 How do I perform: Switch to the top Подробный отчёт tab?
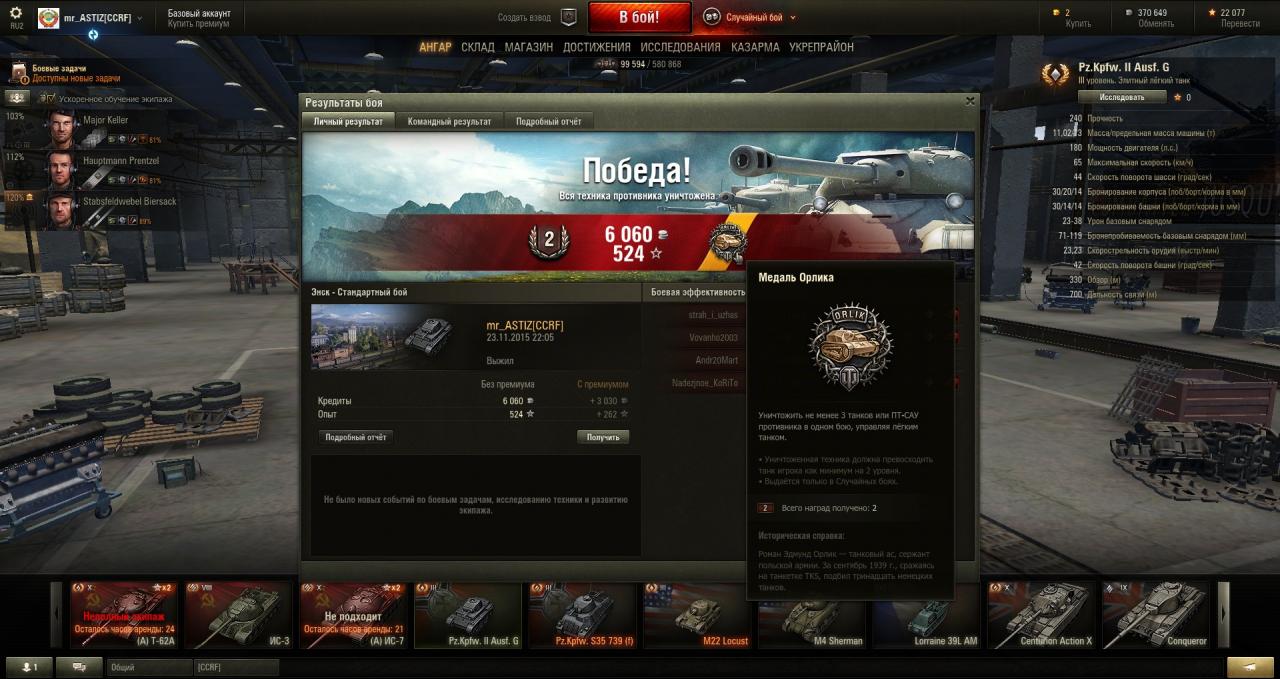point(548,121)
